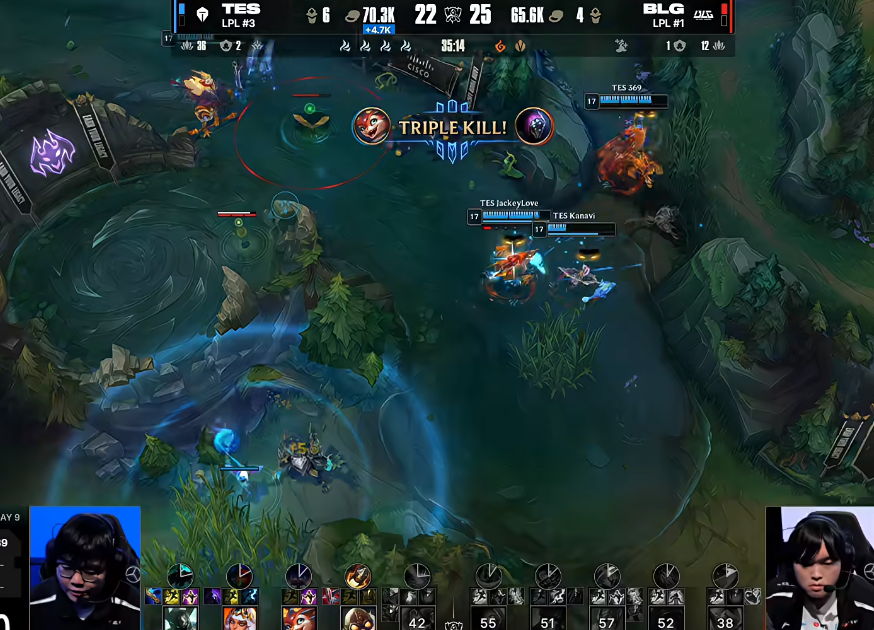Pick the champion portrait showing respawn timer 57

[606, 619]
